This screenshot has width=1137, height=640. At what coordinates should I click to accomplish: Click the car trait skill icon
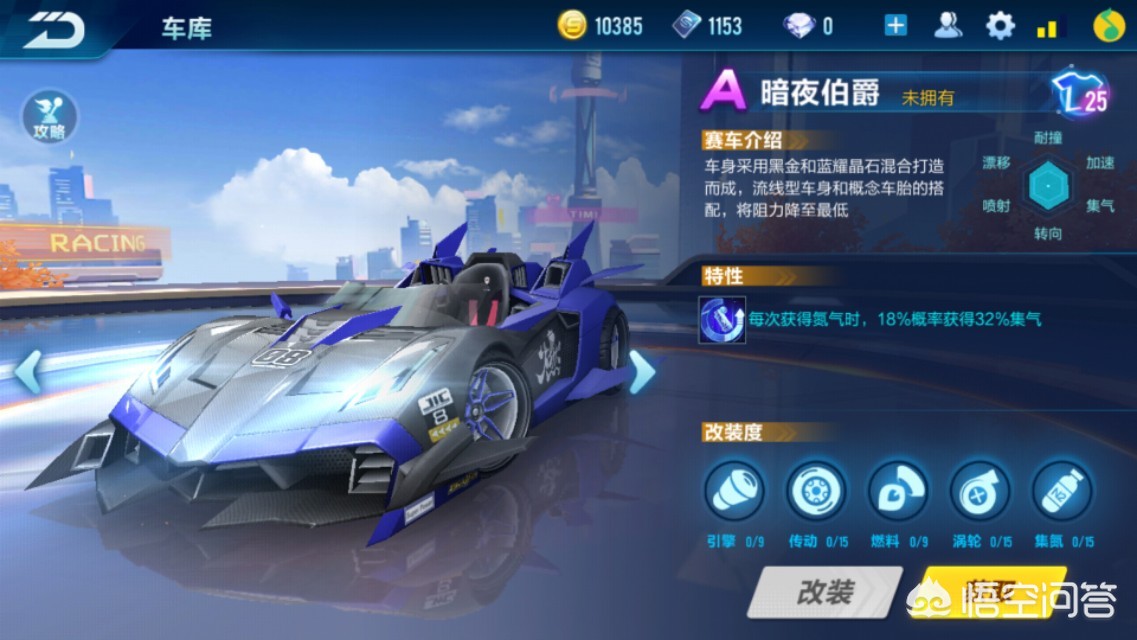[x=722, y=319]
